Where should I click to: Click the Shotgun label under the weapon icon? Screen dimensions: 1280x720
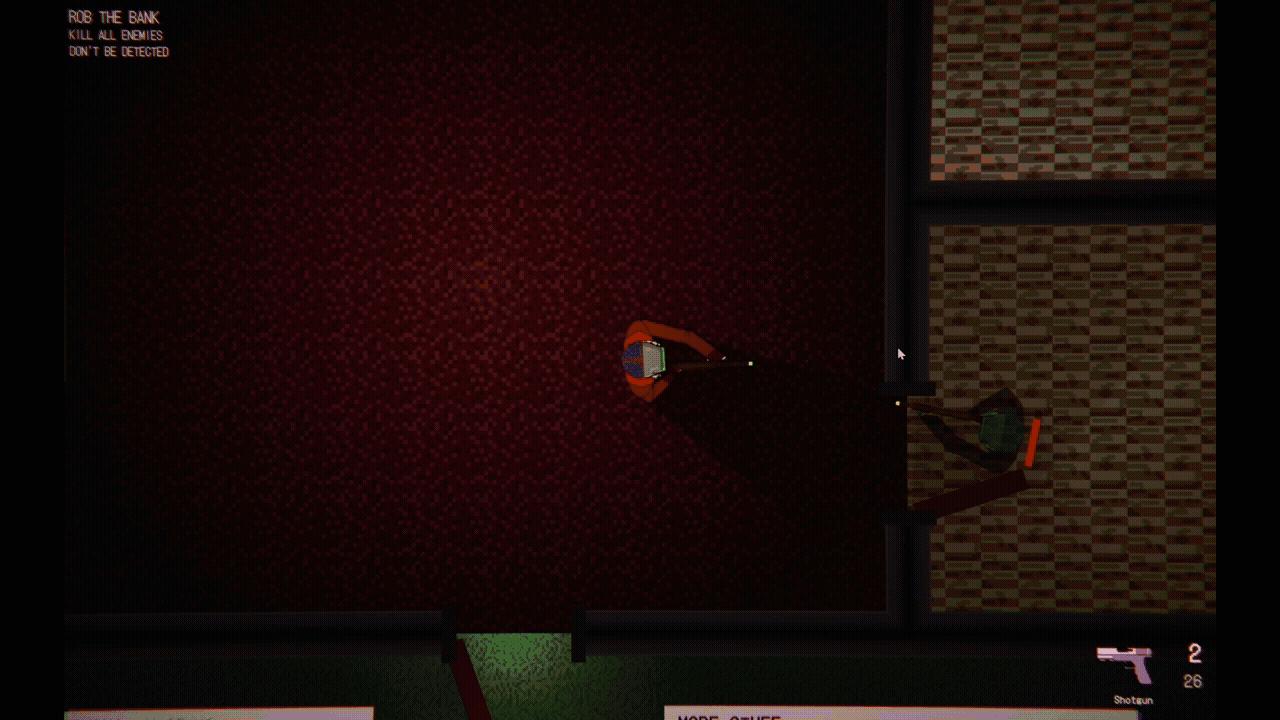1132,699
